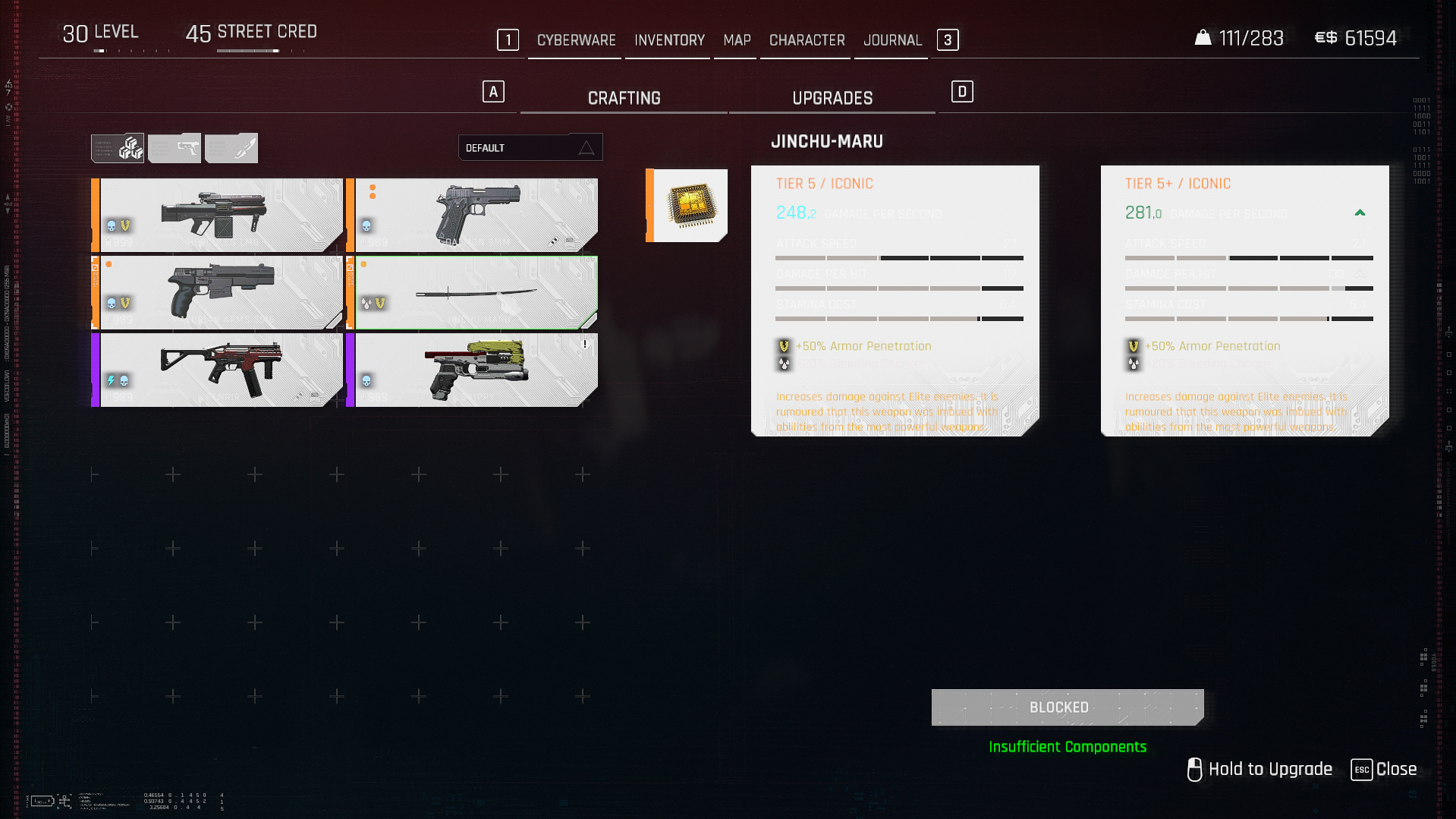
Task: Filter list by melee weapons (knife icon)
Action: pos(231,148)
